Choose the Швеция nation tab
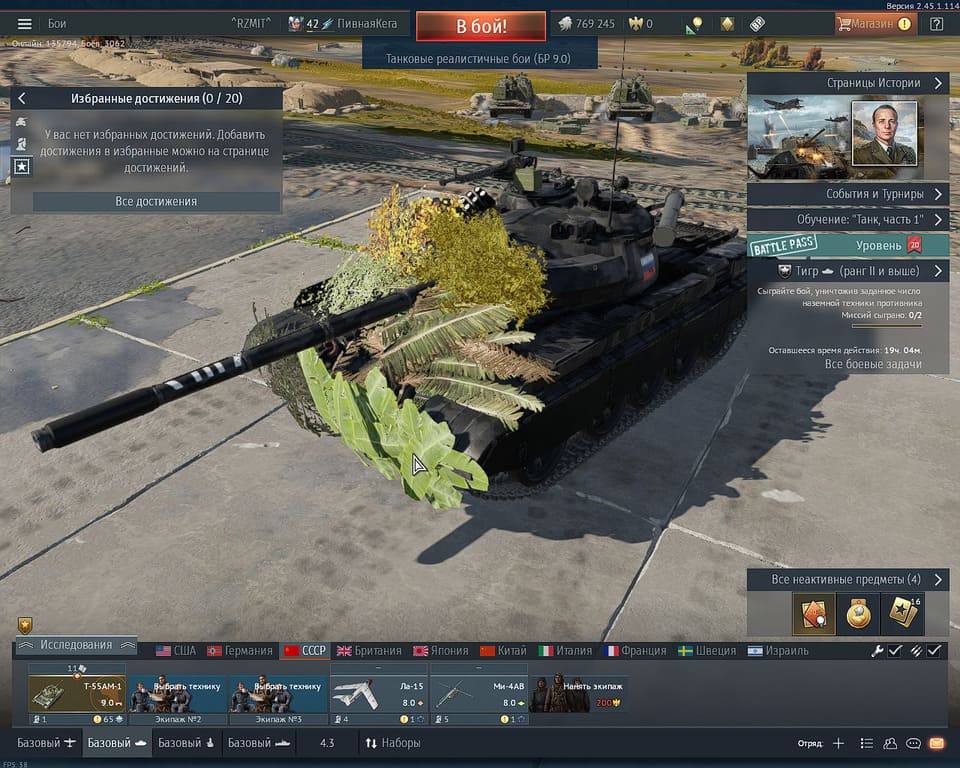This screenshot has width=960, height=768. coord(708,650)
